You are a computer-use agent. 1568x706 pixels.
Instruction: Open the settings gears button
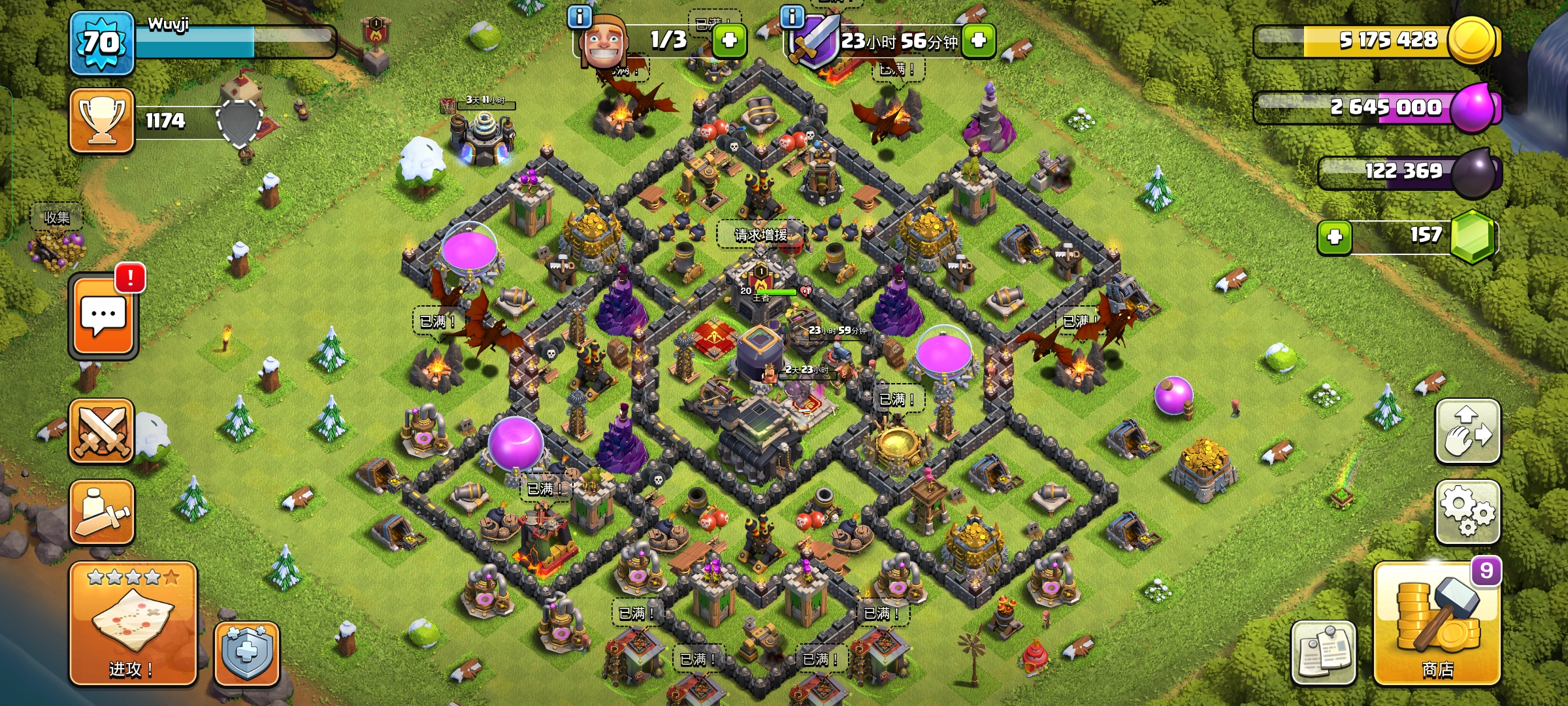(x=1467, y=512)
